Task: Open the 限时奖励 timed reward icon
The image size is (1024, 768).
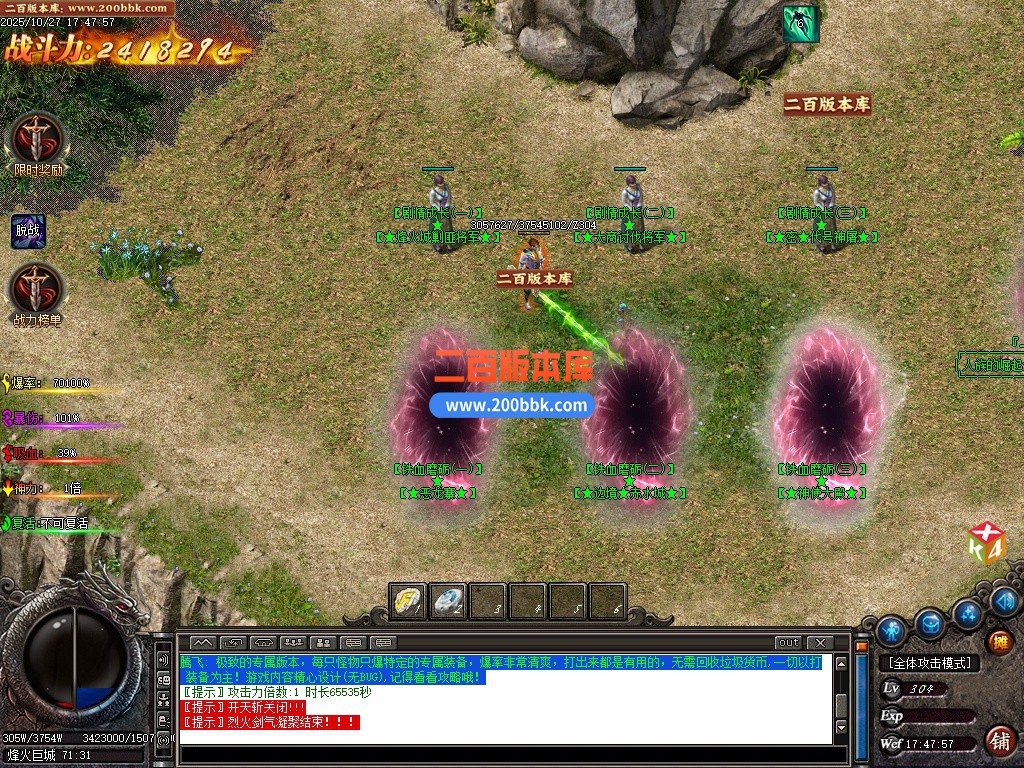Action: (39, 139)
